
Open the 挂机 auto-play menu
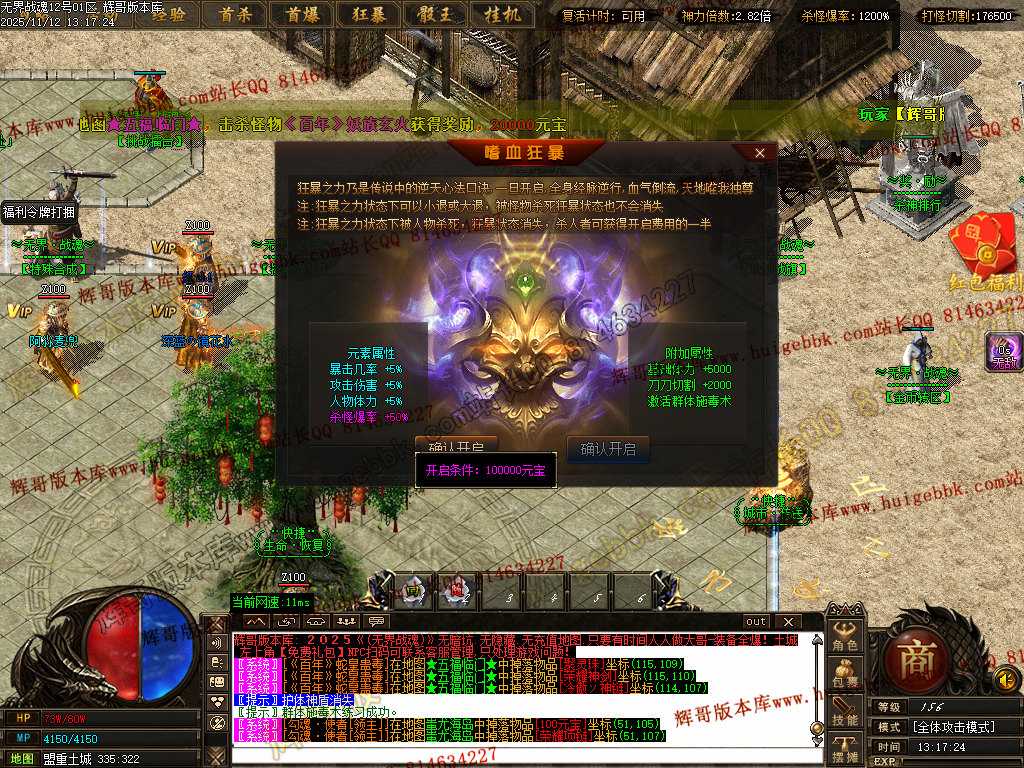pos(502,14)
